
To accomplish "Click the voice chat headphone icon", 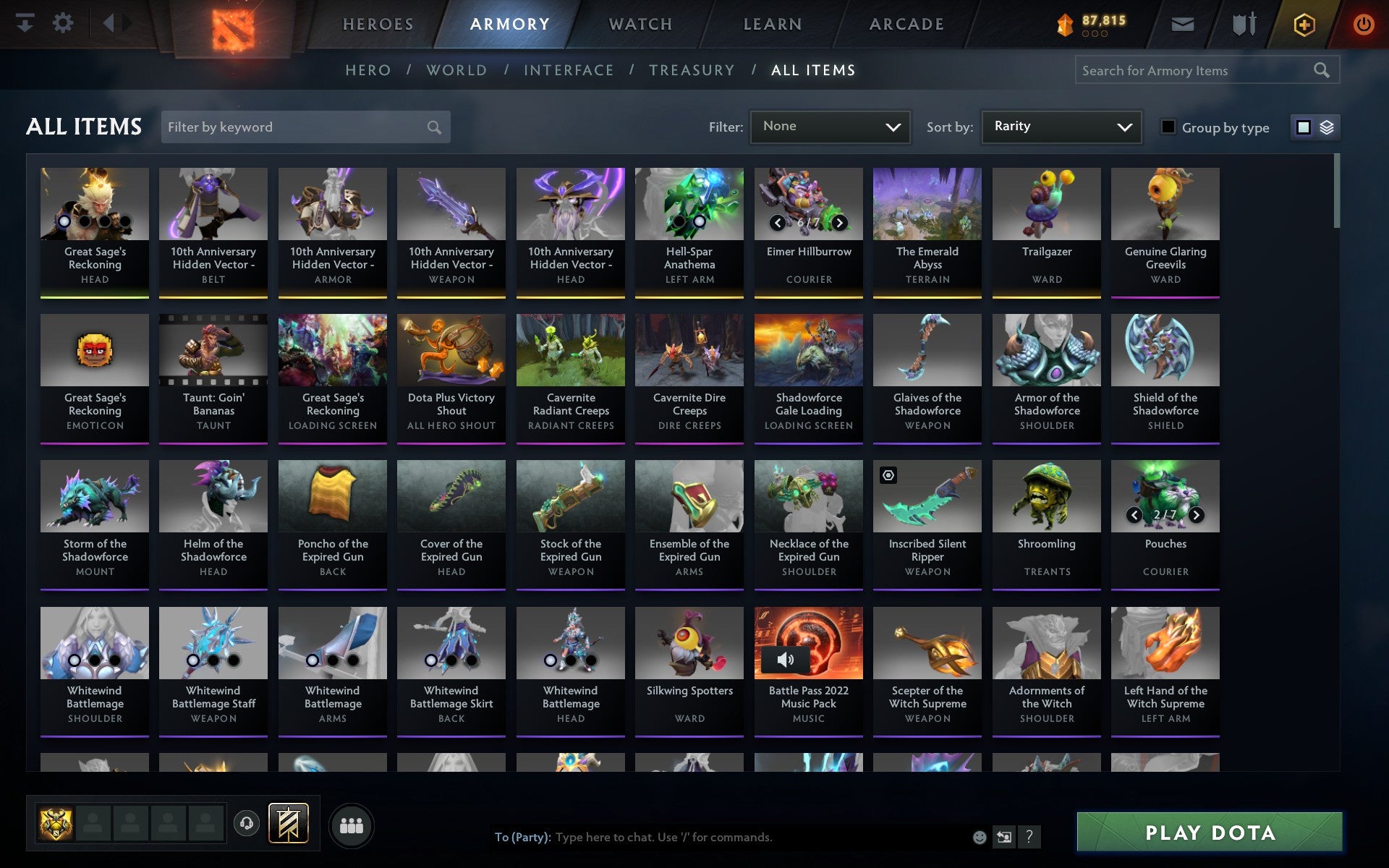I will pyautogui.click(x=246, y=822).
